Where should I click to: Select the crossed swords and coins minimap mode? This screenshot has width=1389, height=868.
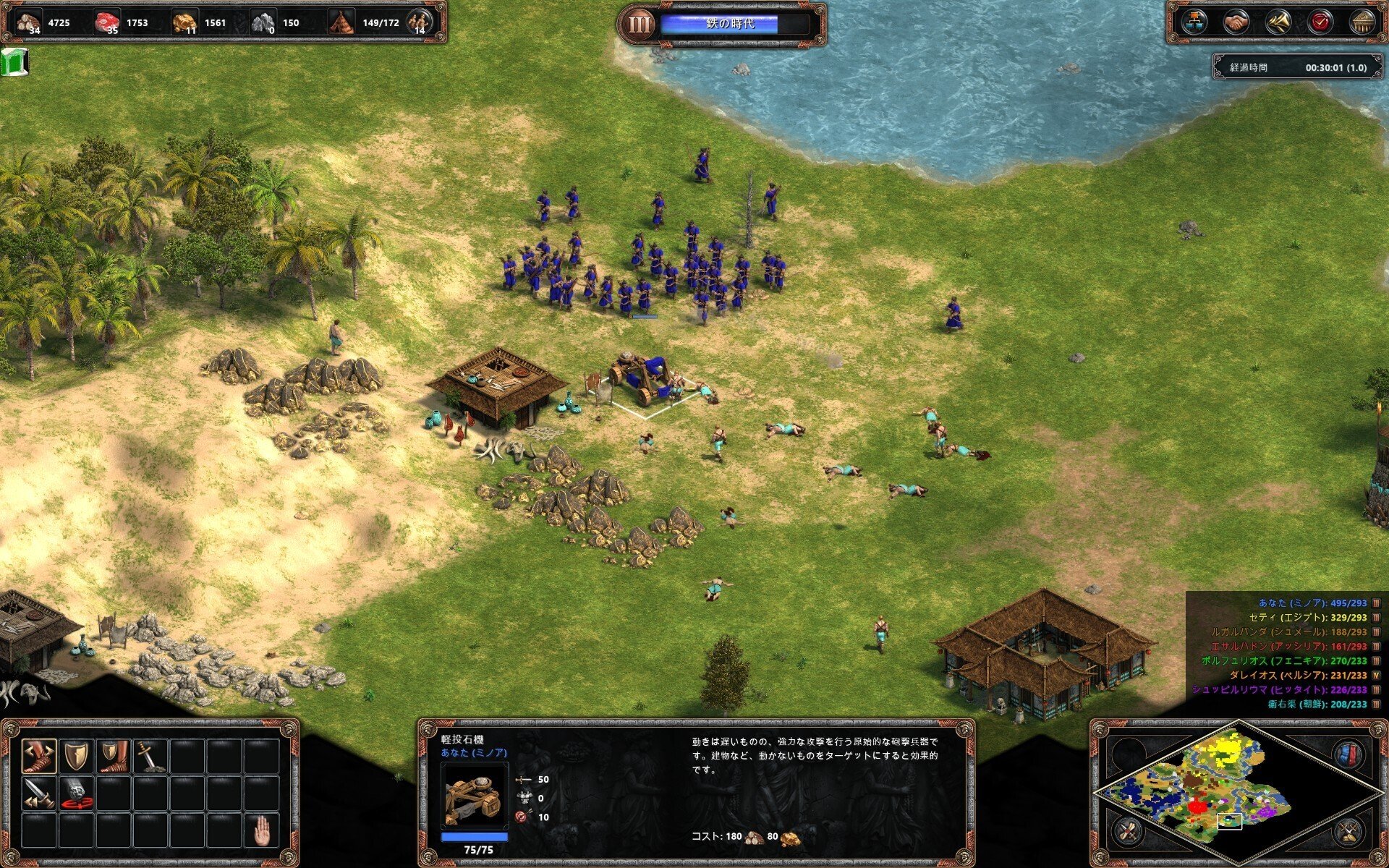(1347, 831)
